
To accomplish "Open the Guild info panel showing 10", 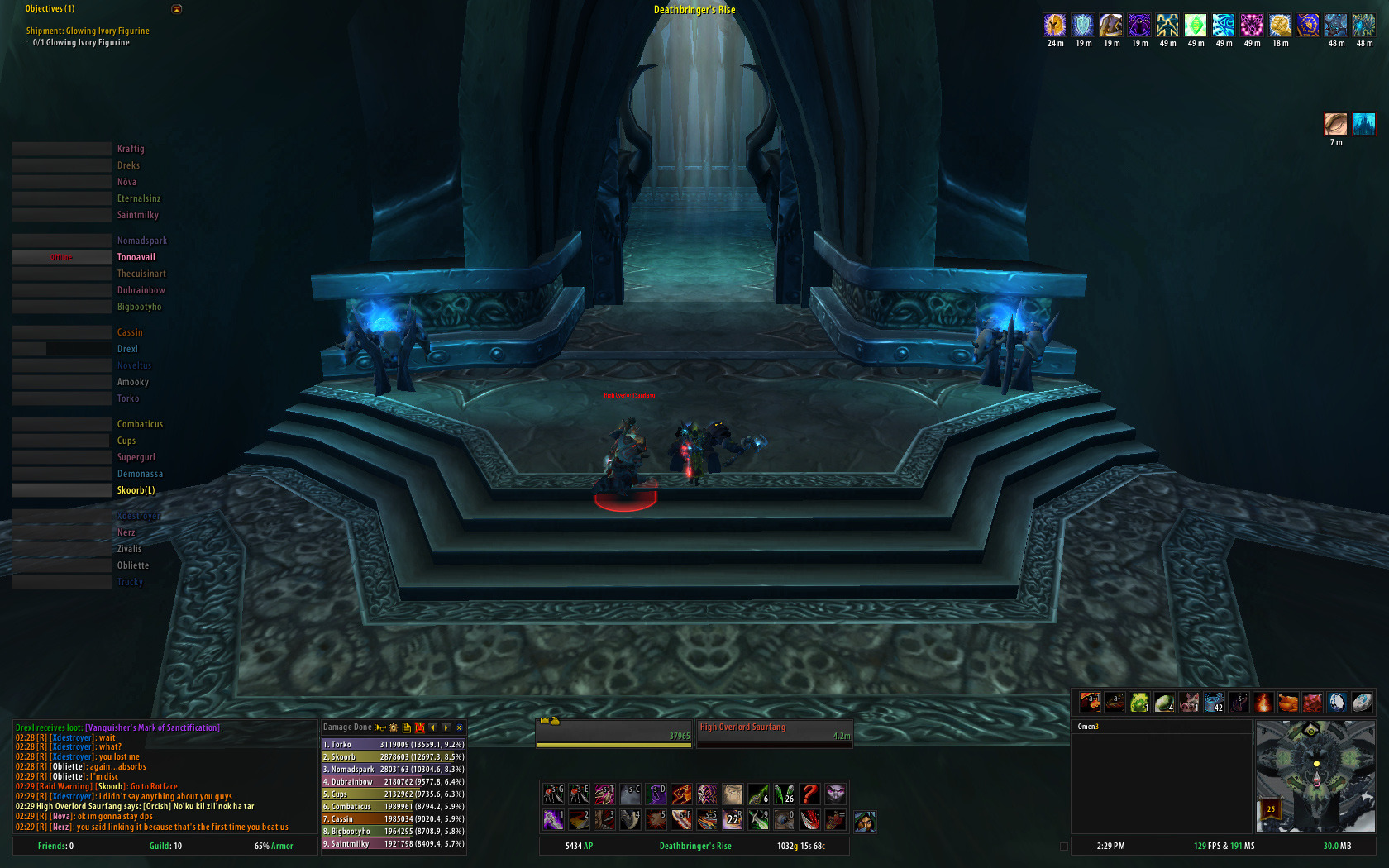I will pos(165,846).
